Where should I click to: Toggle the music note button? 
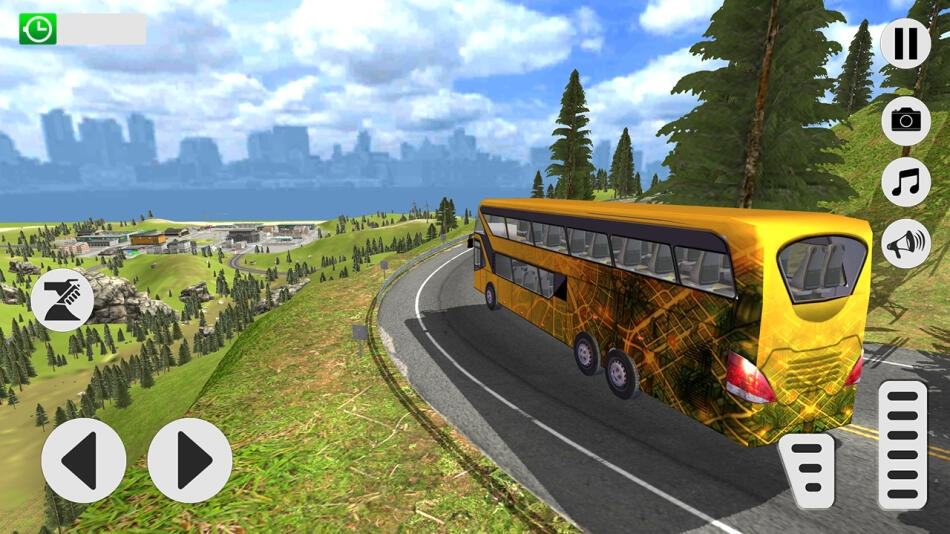905,183
